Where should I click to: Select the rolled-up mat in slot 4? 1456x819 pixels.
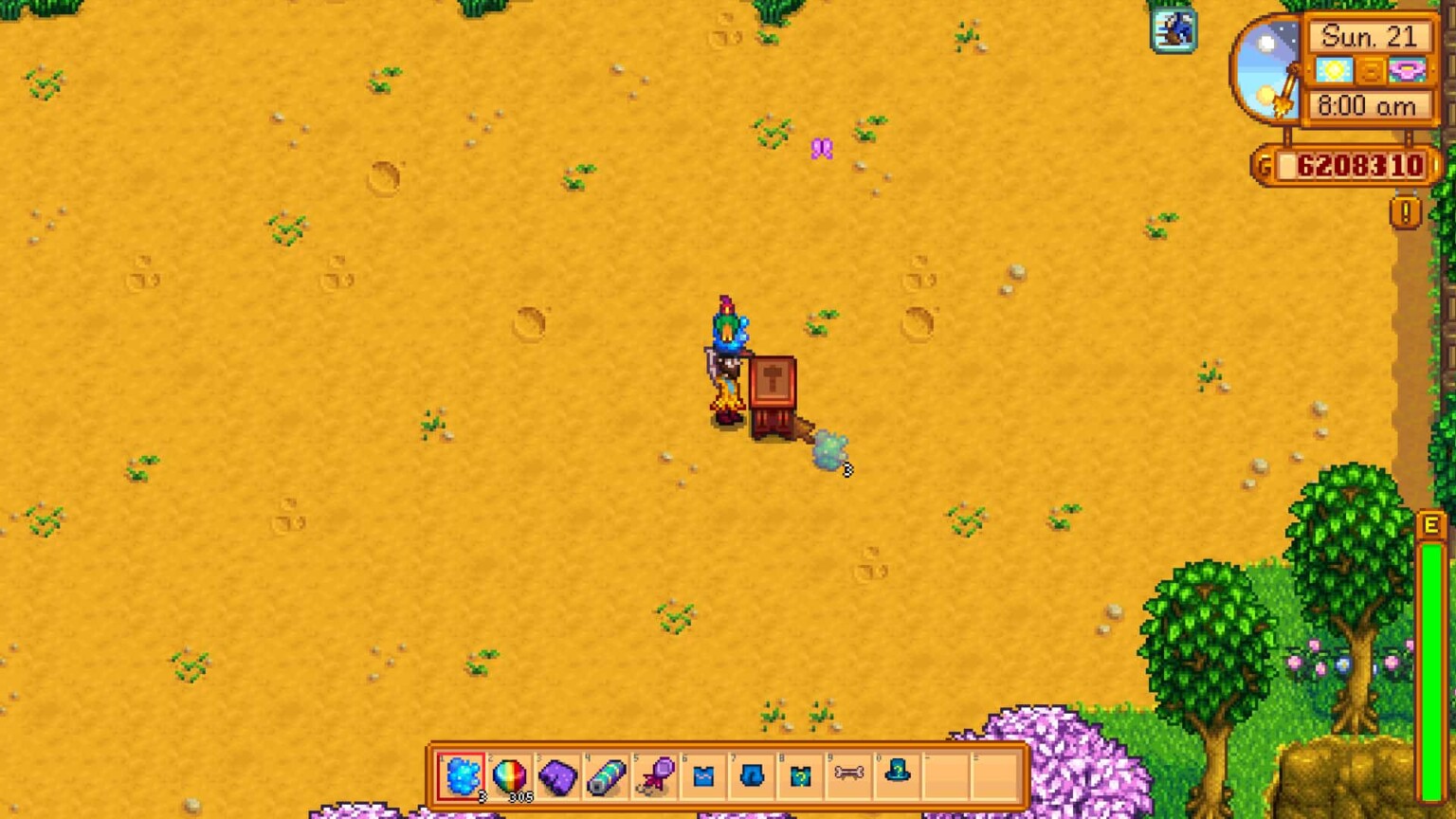[607, 777]
